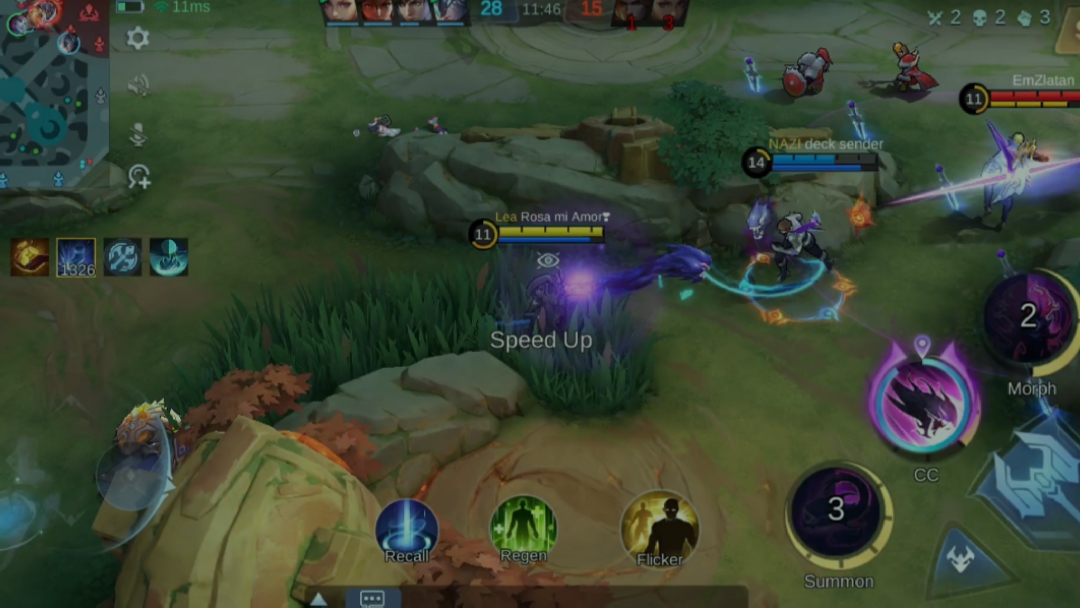1080x608 pixels.
Task: Expand the chat panel arrow
Action: [x=318, y=599]
